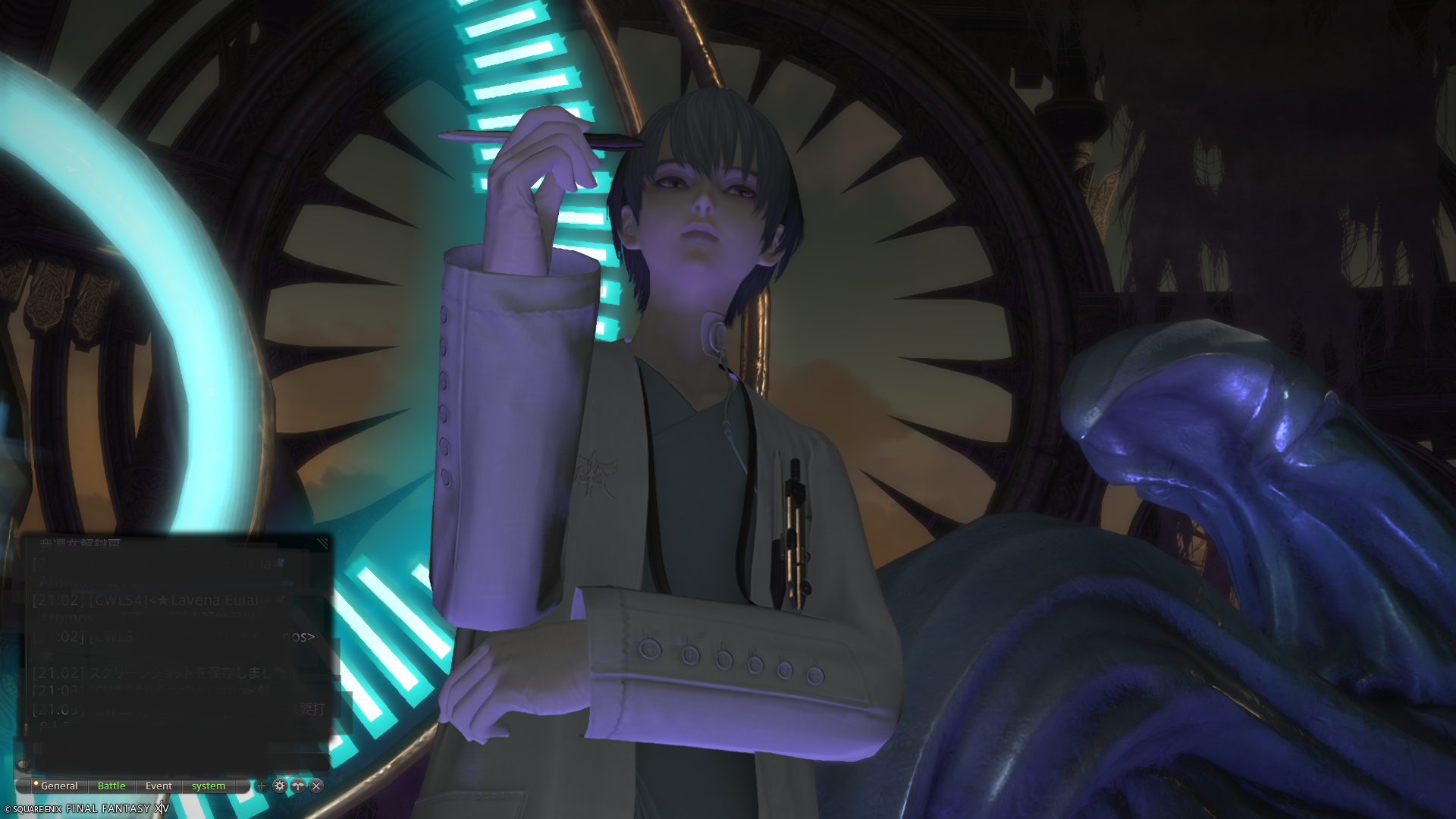Show the system chat tab

208,786
